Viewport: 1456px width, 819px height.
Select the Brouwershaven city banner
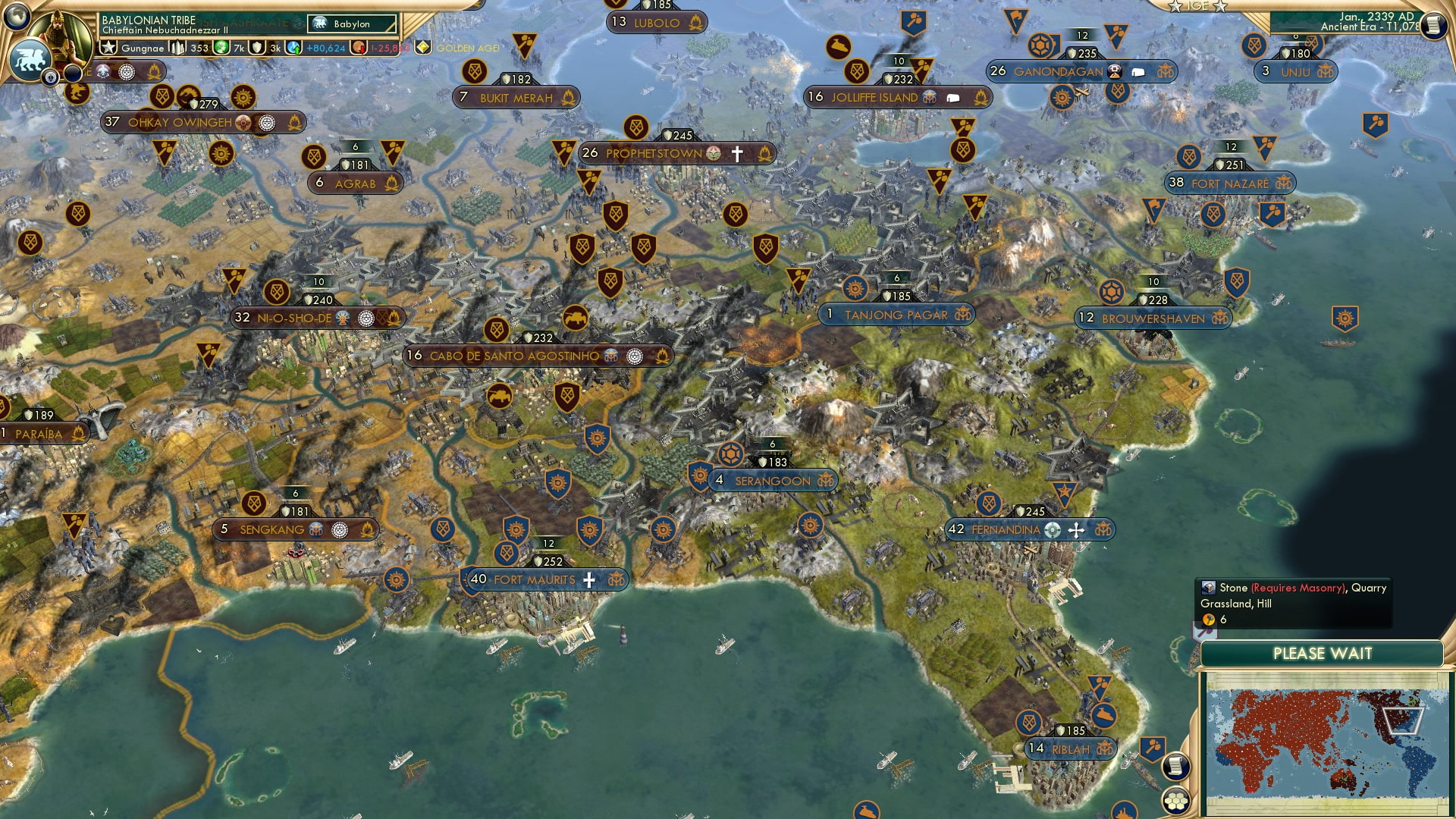[x=1152, y=318]
